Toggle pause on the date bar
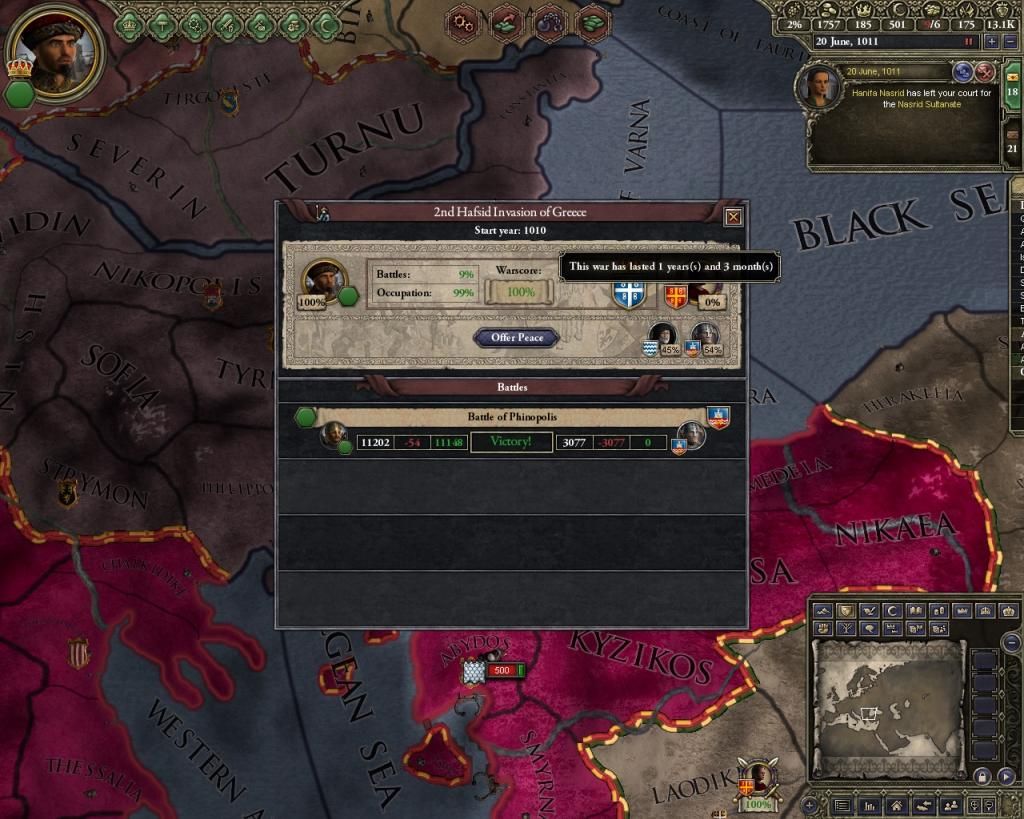The height and width of the screenshot is (819, 1024). [968, 42]
